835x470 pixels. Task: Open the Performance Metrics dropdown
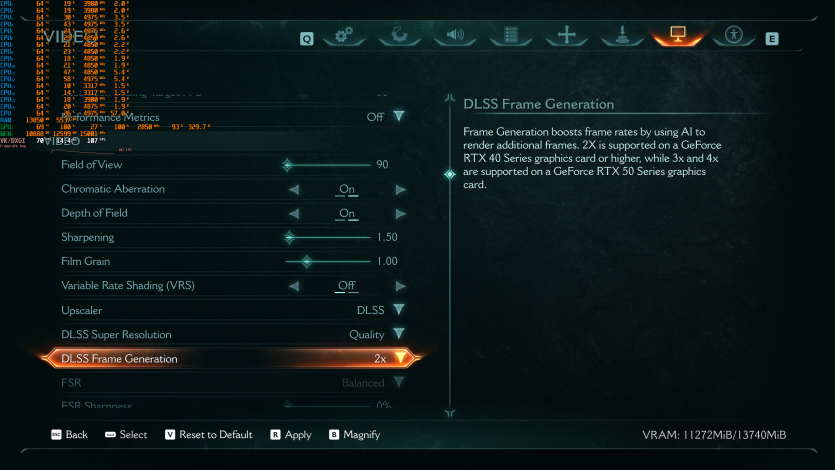coord(398,117)
